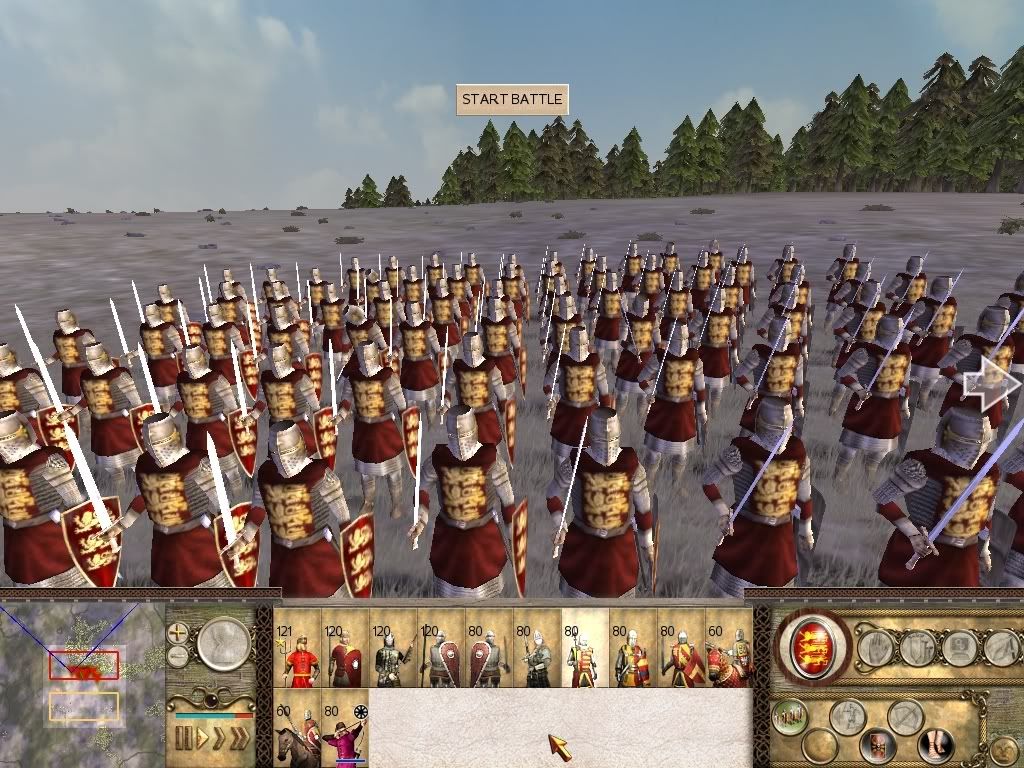Set game speed to double arrow fast
The width and height of the screenshot is (1024, 768).
tap(220, 739)
